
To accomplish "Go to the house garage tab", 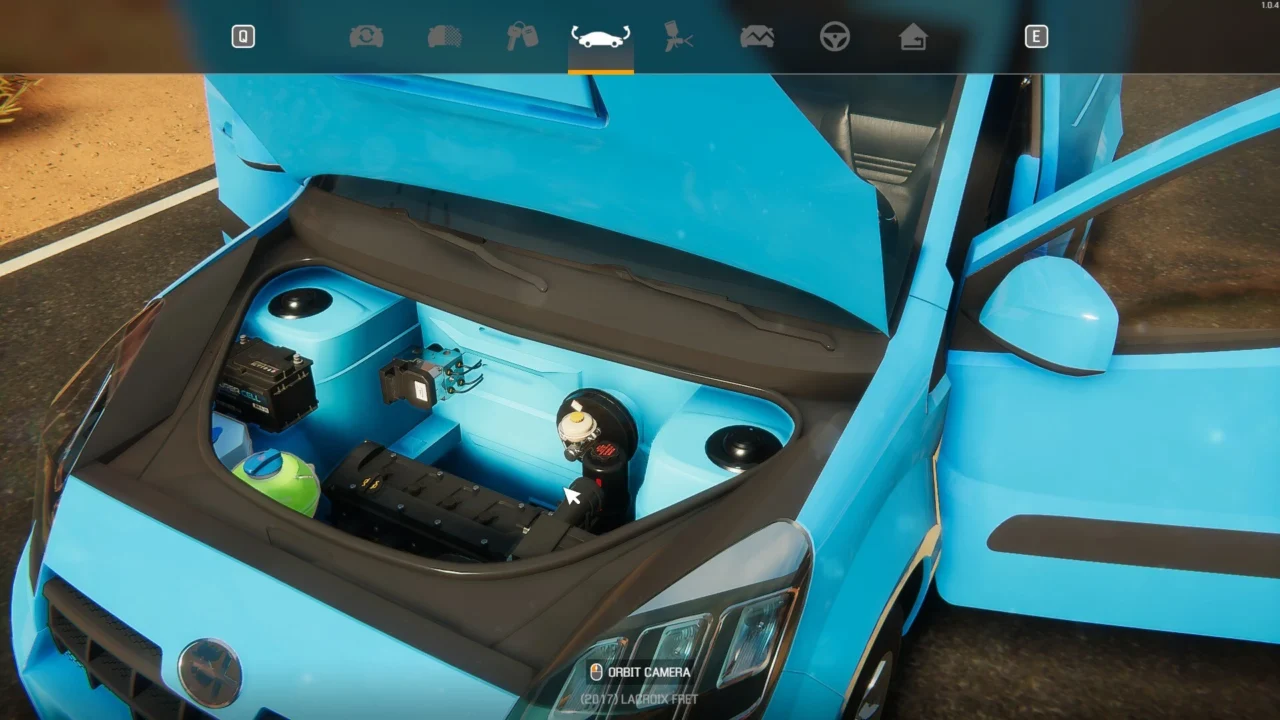I will [x=913, y=37].
